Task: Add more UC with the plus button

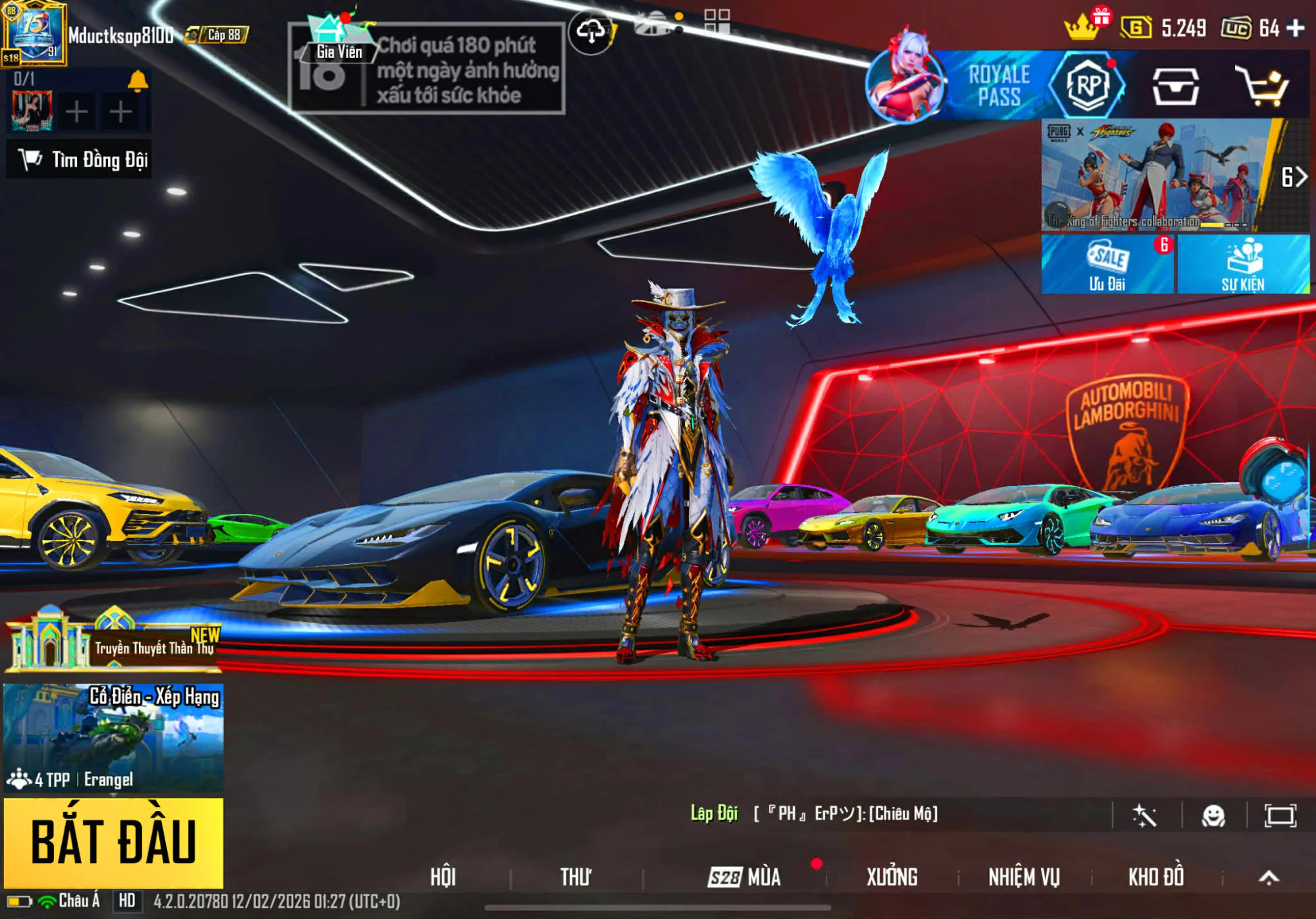Action: click(1296, 28)
